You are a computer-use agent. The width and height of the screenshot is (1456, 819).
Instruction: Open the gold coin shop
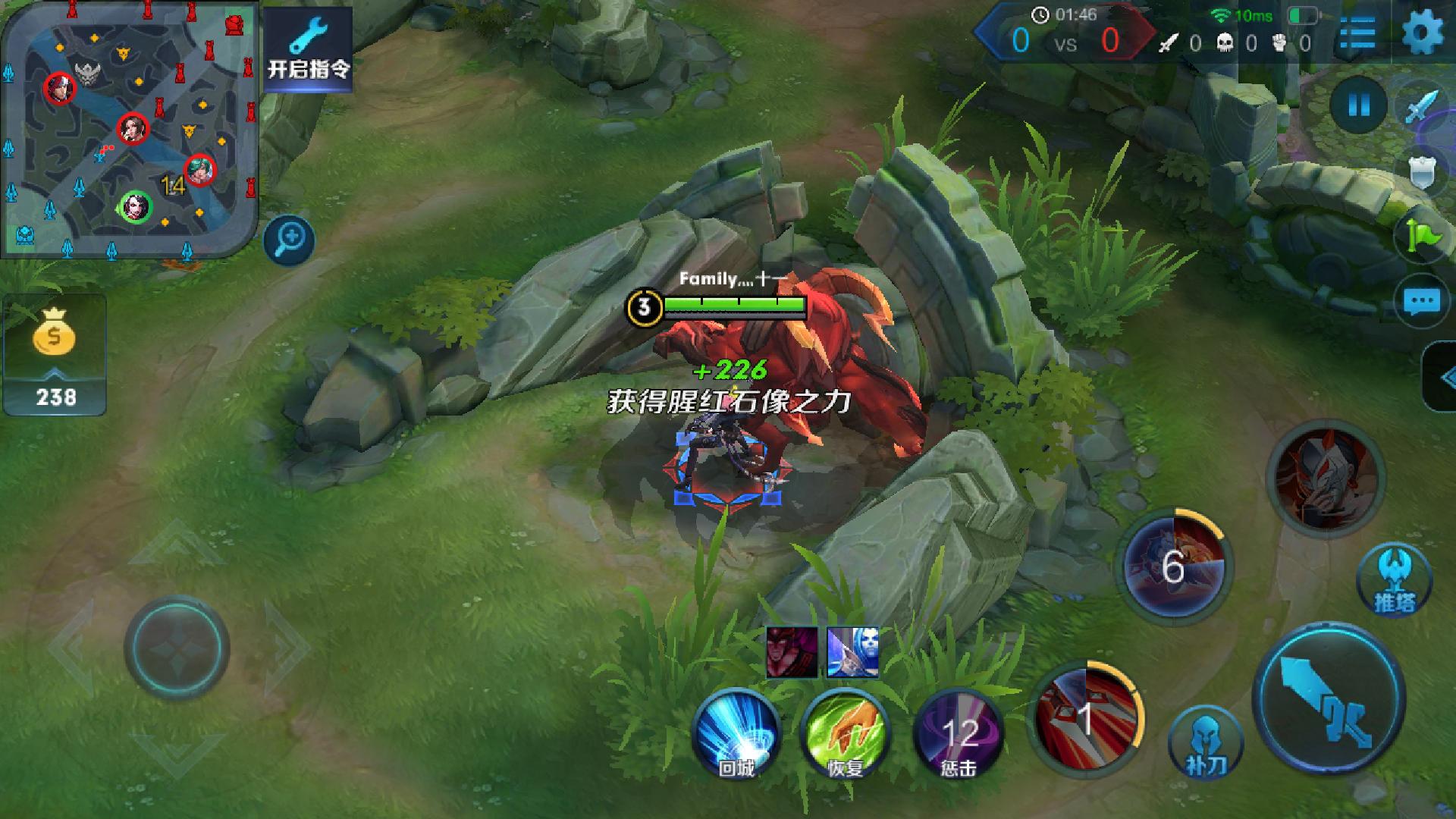point(55,355)
